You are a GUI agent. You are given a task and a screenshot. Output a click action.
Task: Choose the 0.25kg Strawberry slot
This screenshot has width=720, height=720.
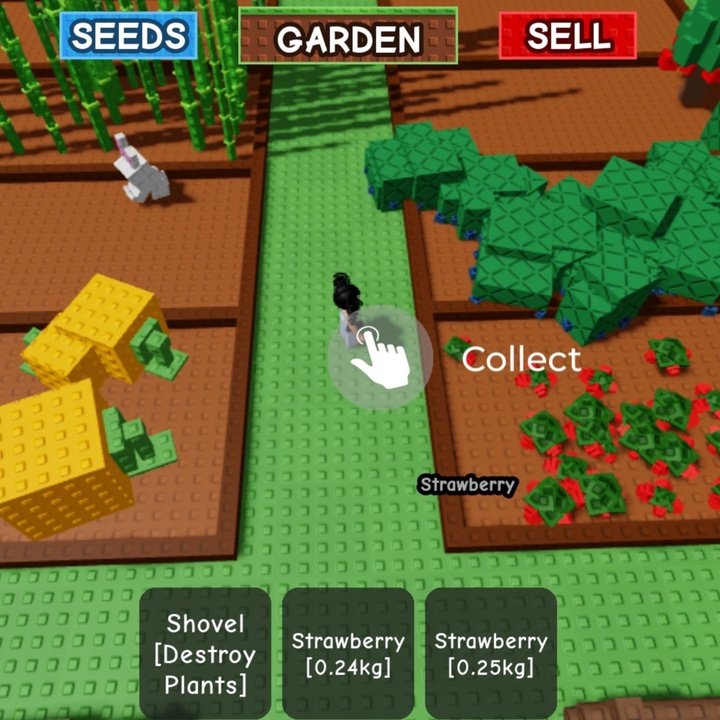[491, 653]
